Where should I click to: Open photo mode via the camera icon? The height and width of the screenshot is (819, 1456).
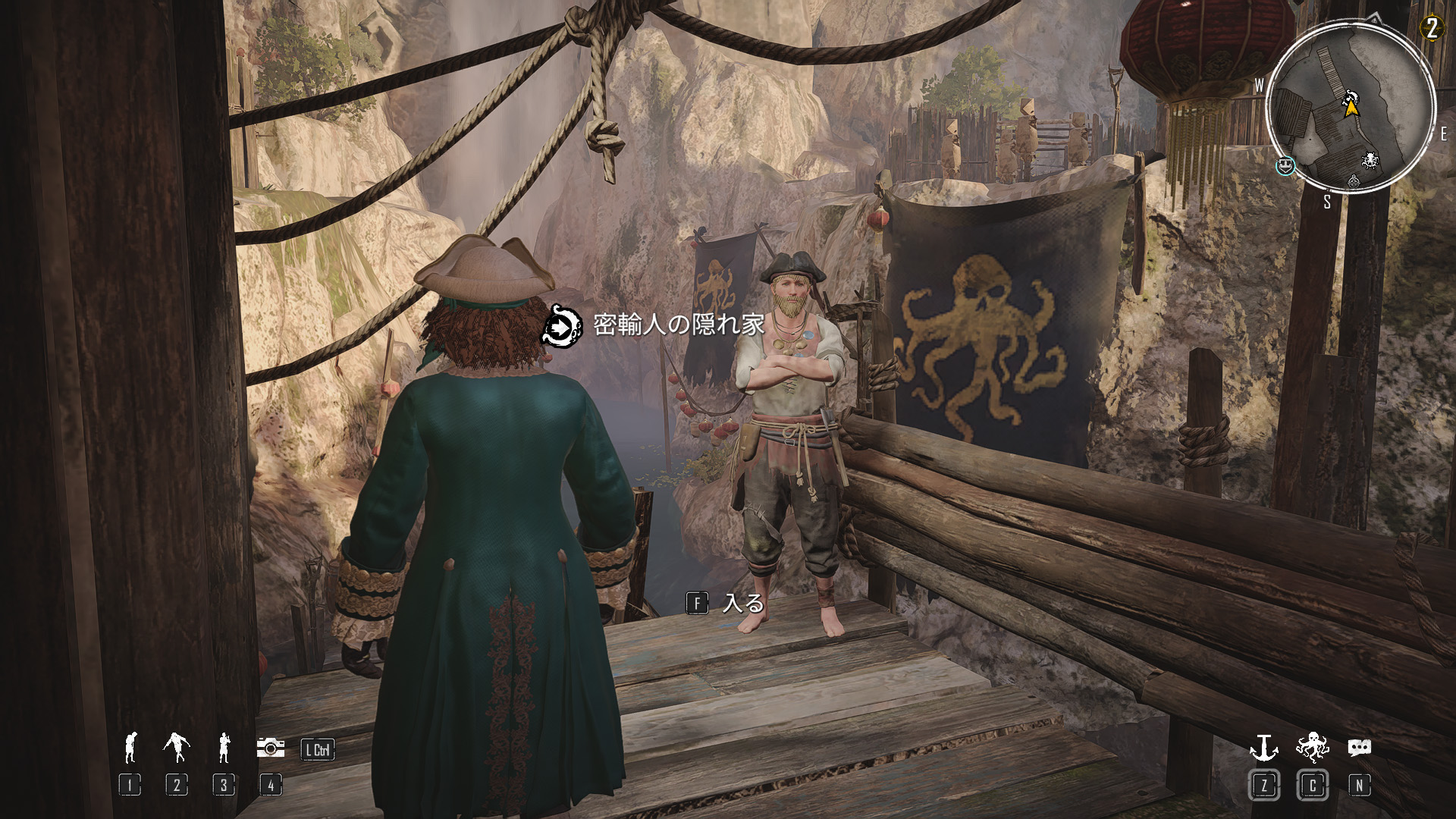pos(271,748)
